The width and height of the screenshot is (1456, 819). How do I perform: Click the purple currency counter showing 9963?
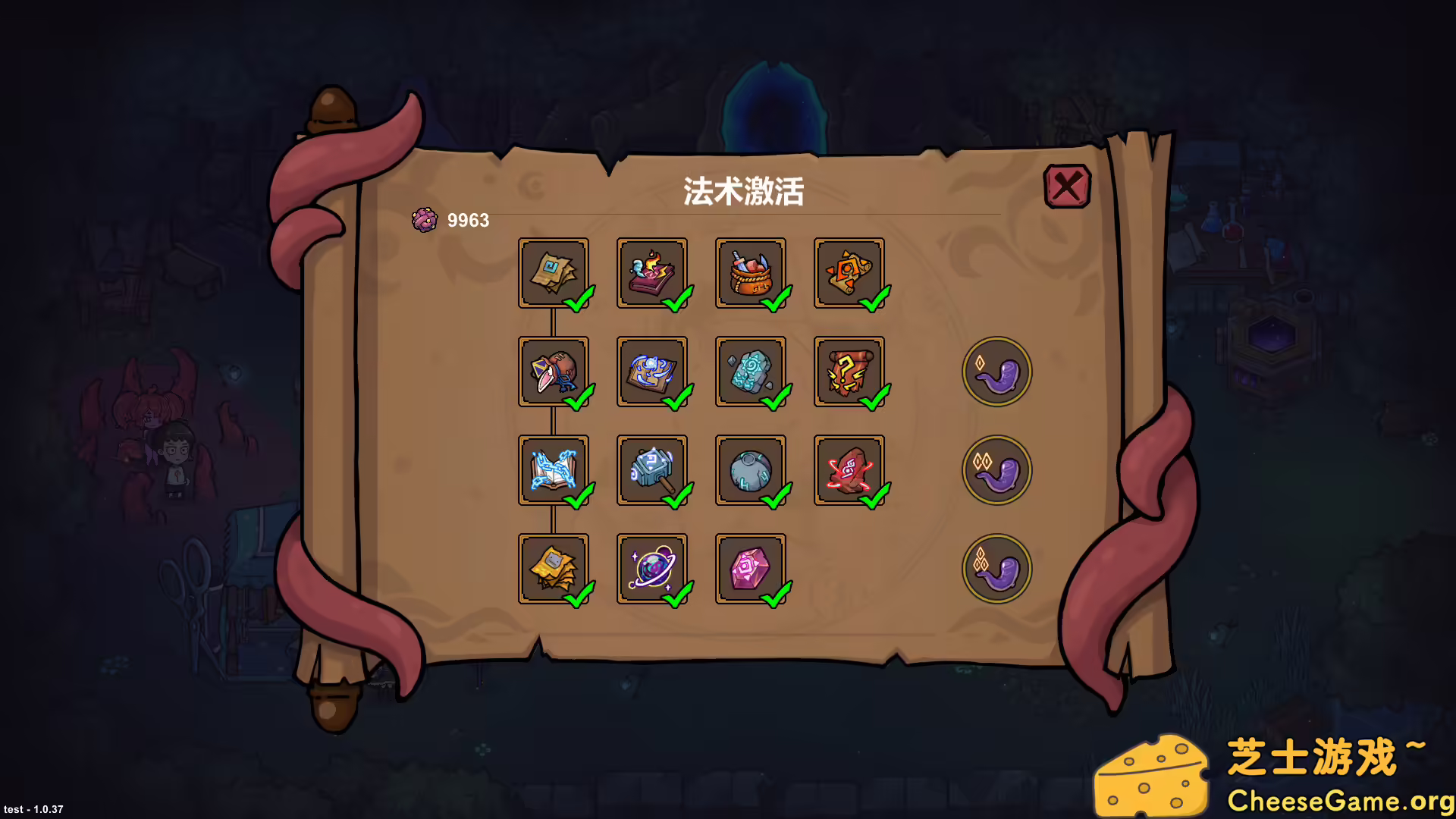pos(453,221)
